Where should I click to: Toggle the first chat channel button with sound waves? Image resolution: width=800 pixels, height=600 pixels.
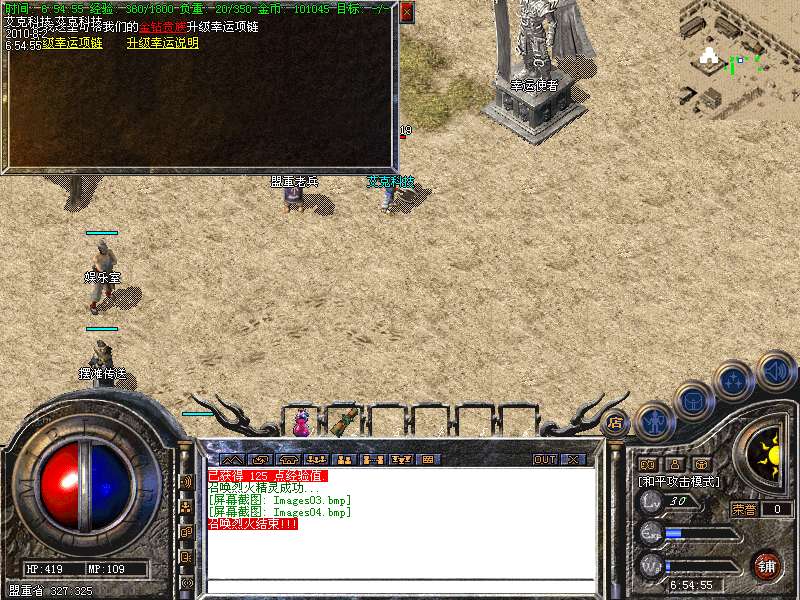pyautogui.click(x=186, y=481)
